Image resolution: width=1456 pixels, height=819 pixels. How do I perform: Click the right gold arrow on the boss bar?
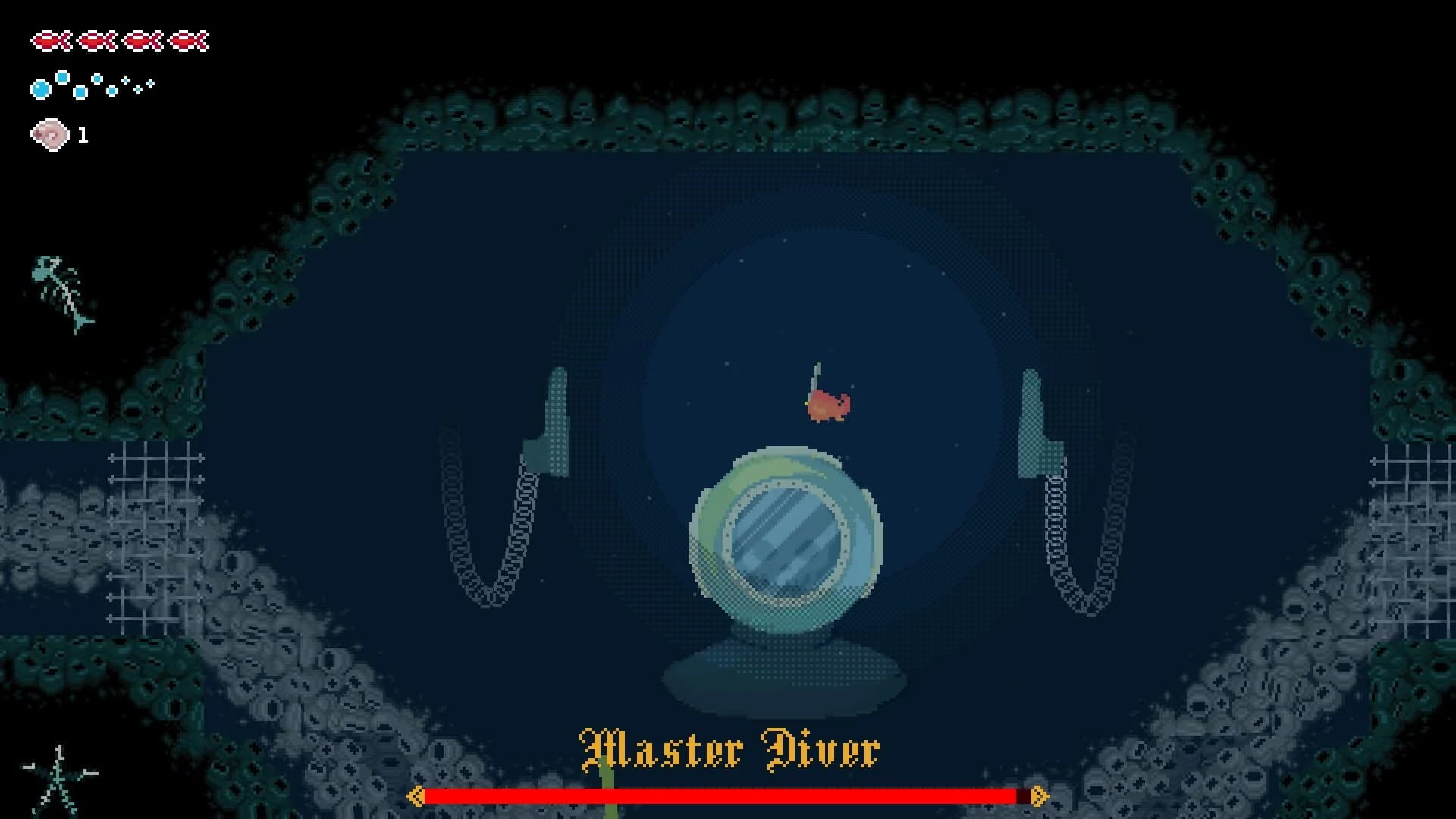point(1040,797)
